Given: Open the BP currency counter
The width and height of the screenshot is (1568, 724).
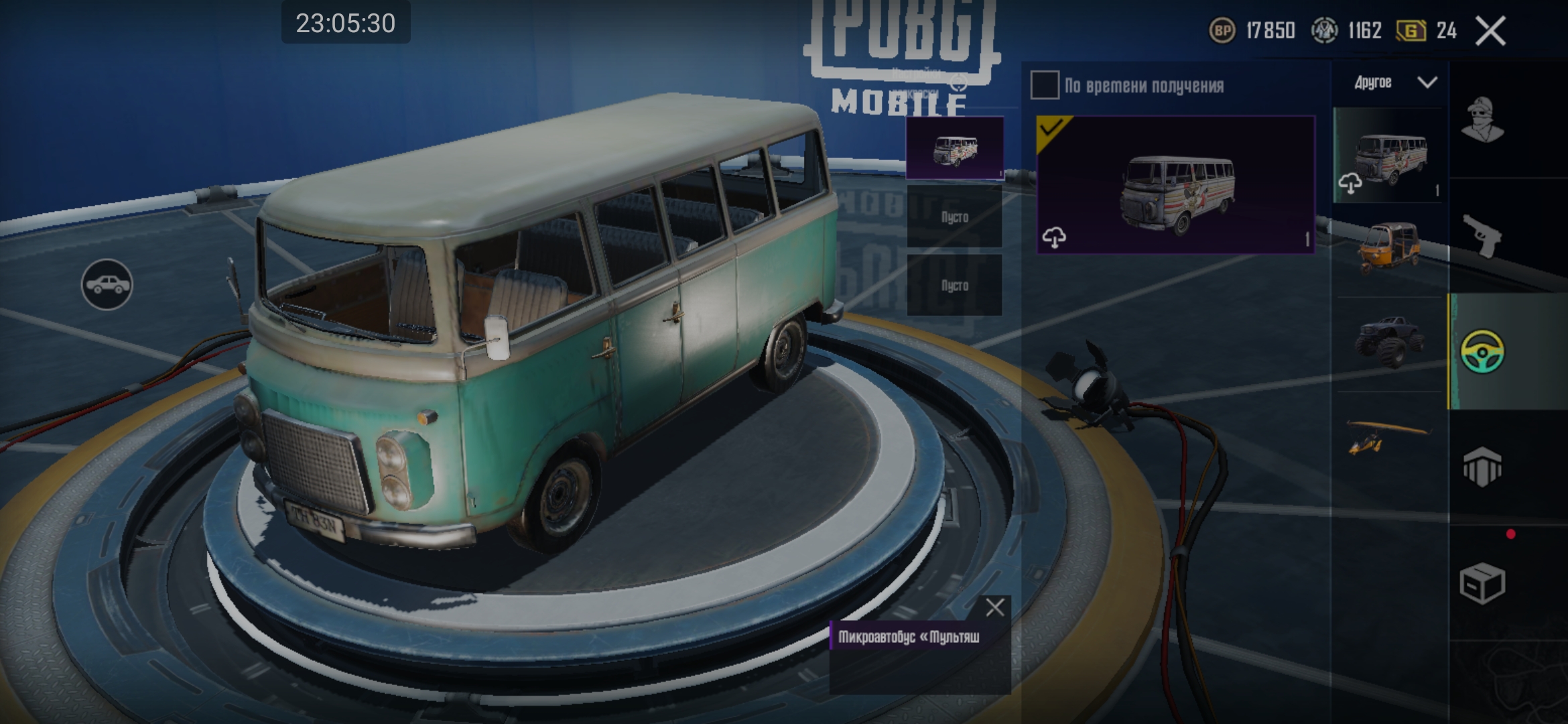Looking at the screenshot, I should 1252,31.
